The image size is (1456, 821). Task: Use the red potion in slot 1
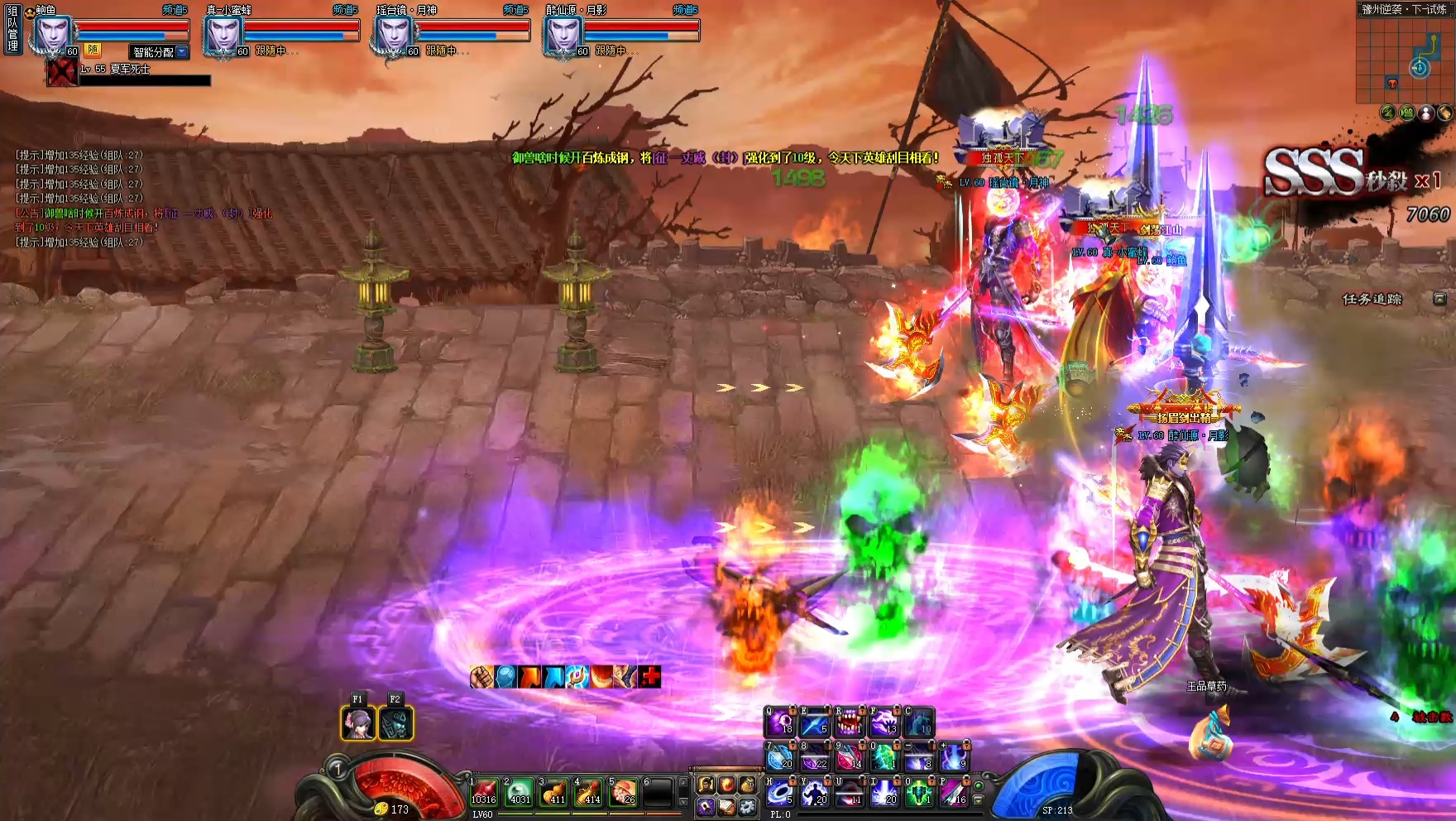(x=484, y=791)
